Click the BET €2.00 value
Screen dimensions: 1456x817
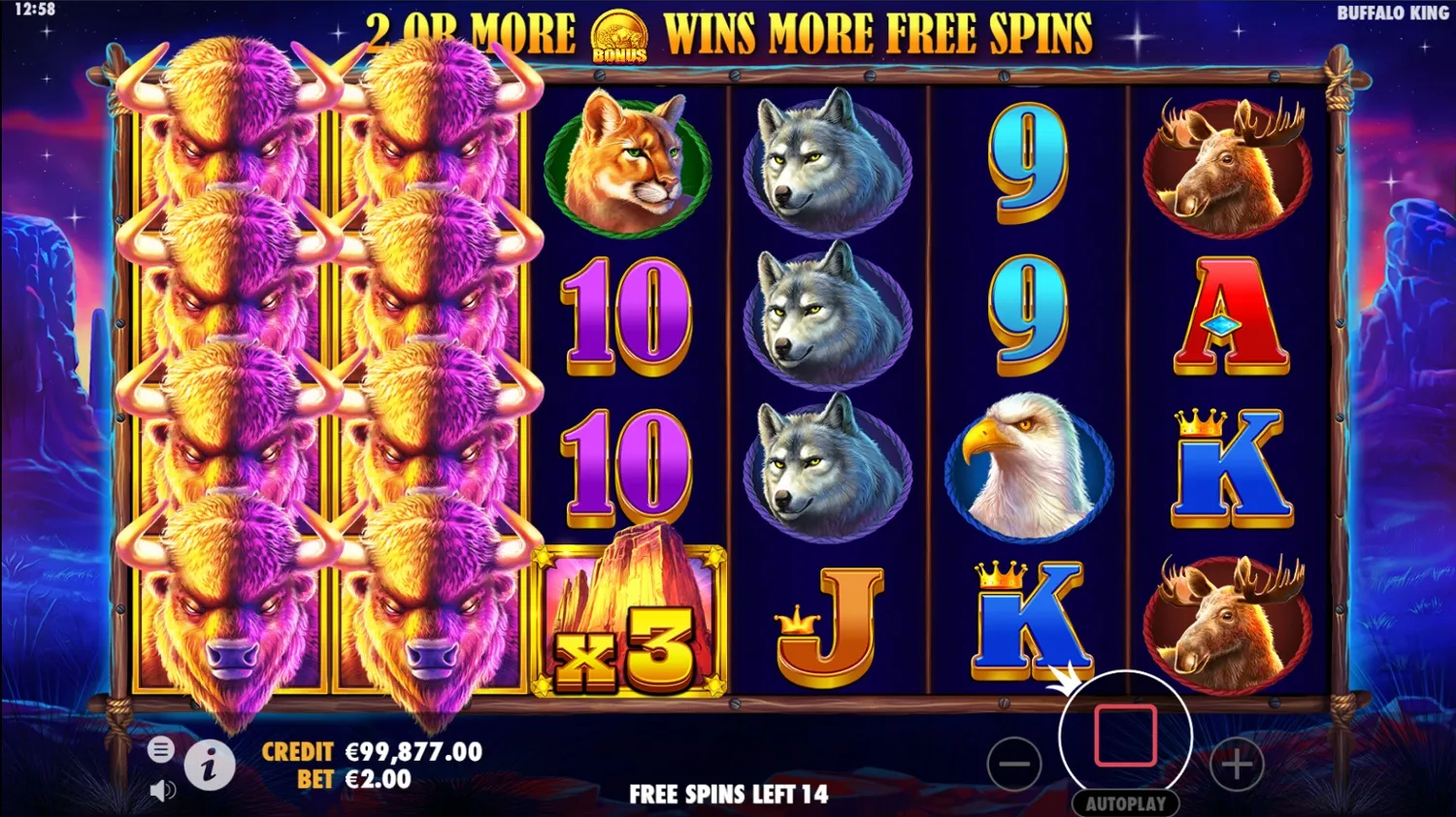click(378, 777)
